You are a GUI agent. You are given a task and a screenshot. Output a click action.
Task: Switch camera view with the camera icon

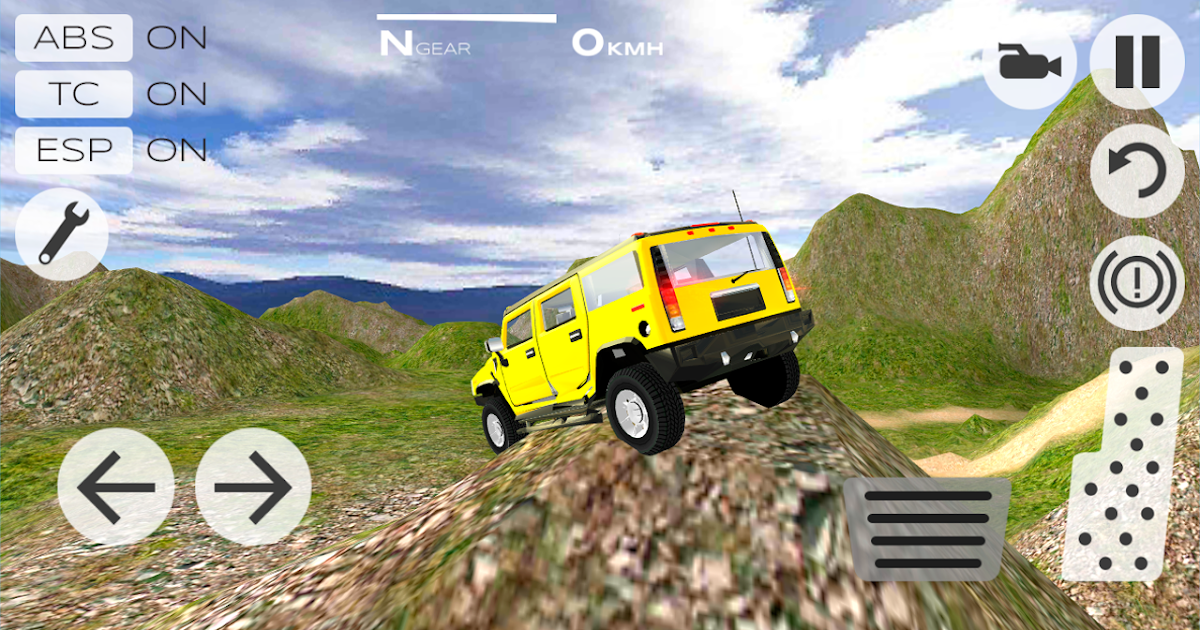1028,66
